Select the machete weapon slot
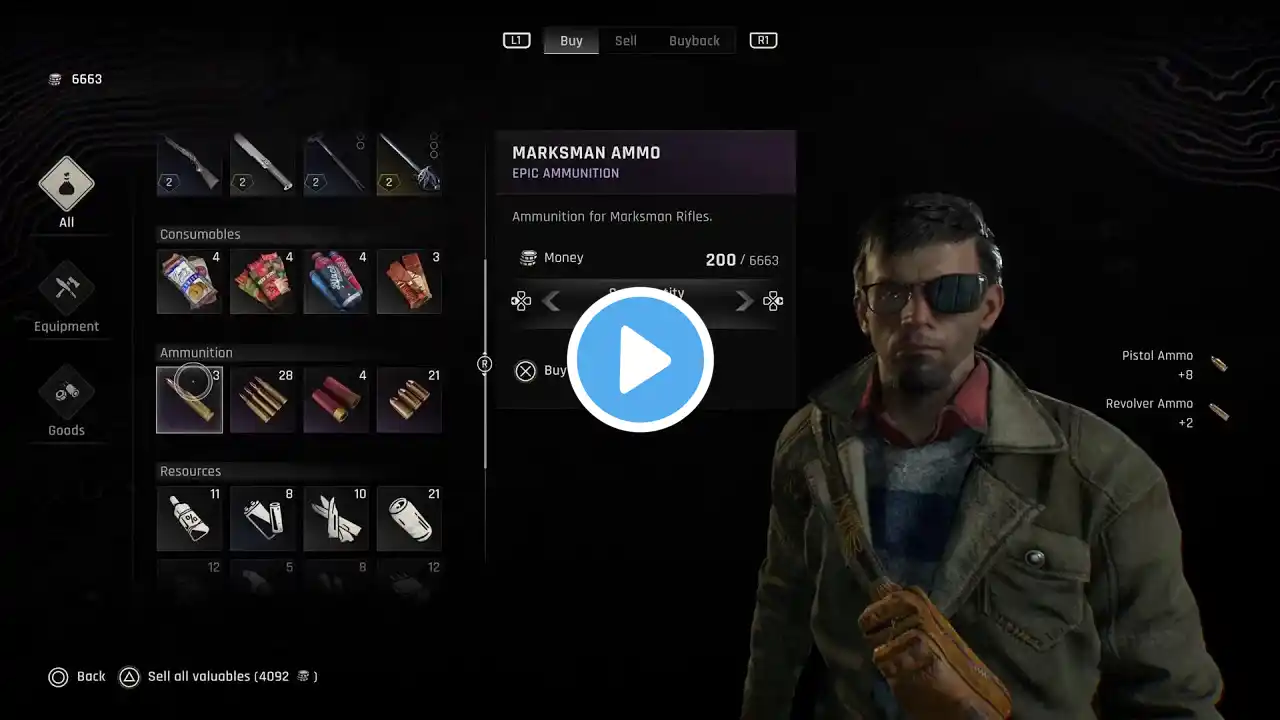This screenshot has width=1280, height=720. [x=263, y=164]
